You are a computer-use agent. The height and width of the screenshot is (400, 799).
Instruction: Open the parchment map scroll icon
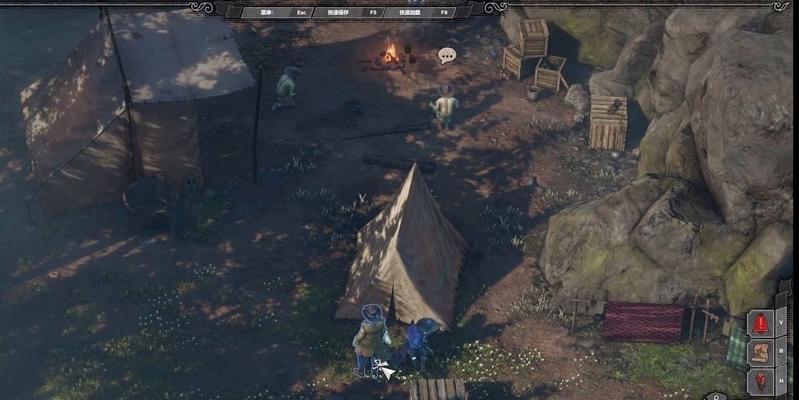[761, 353]
